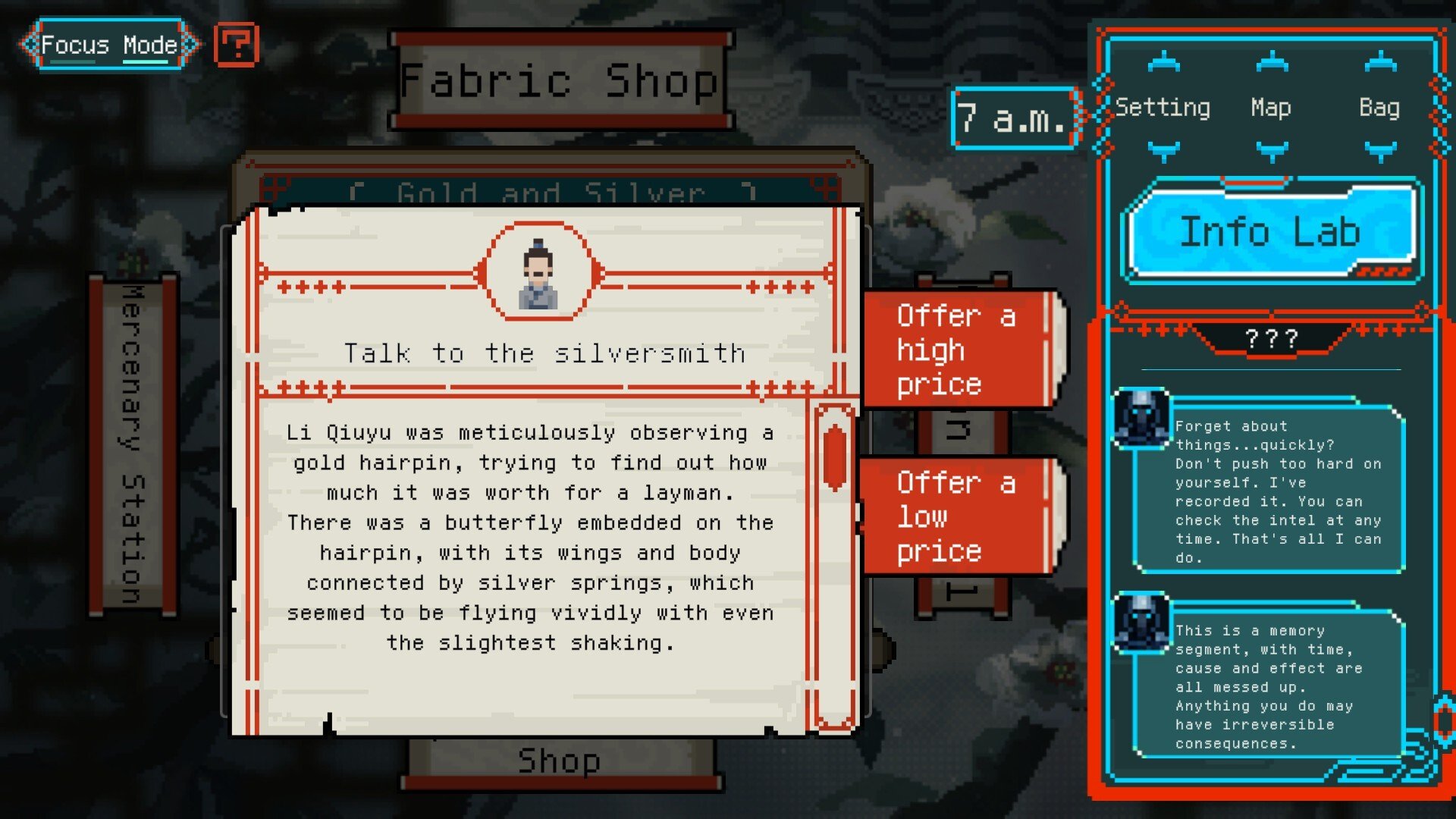Open the Map
Screen dimensions: 1456x819
[1271, 108]
